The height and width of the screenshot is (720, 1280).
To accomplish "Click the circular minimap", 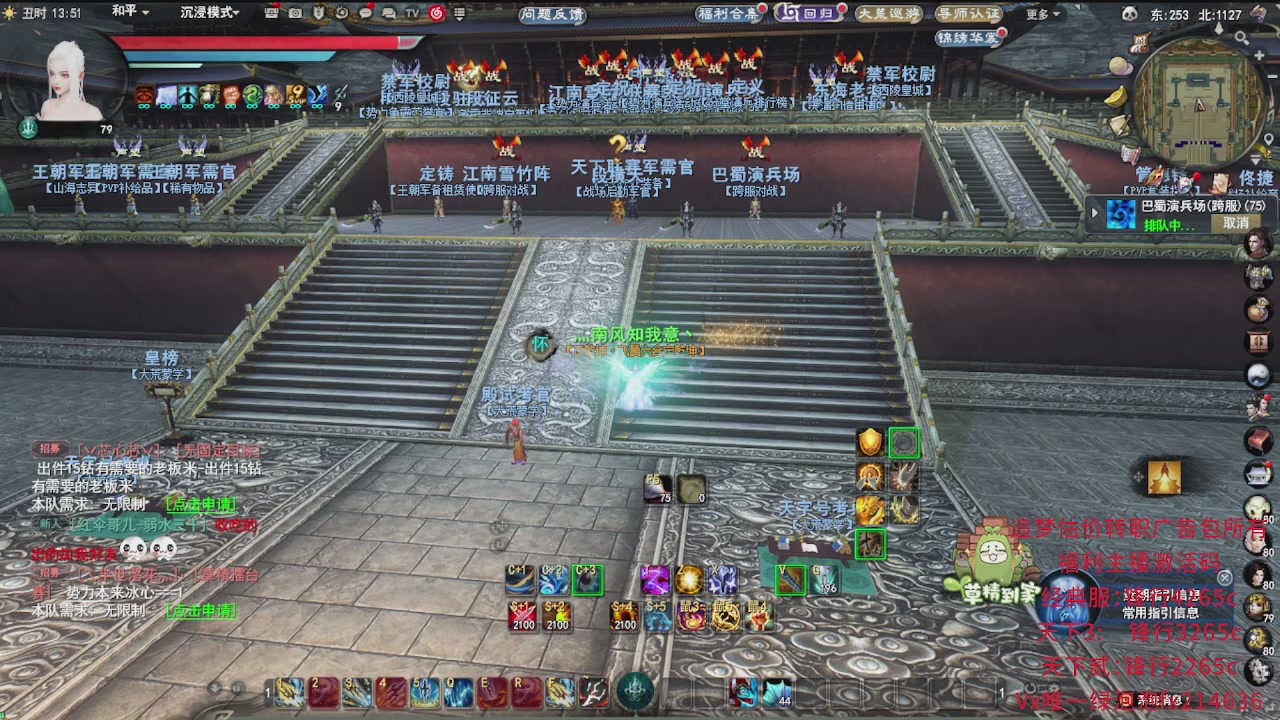I will click(1200, 107).
